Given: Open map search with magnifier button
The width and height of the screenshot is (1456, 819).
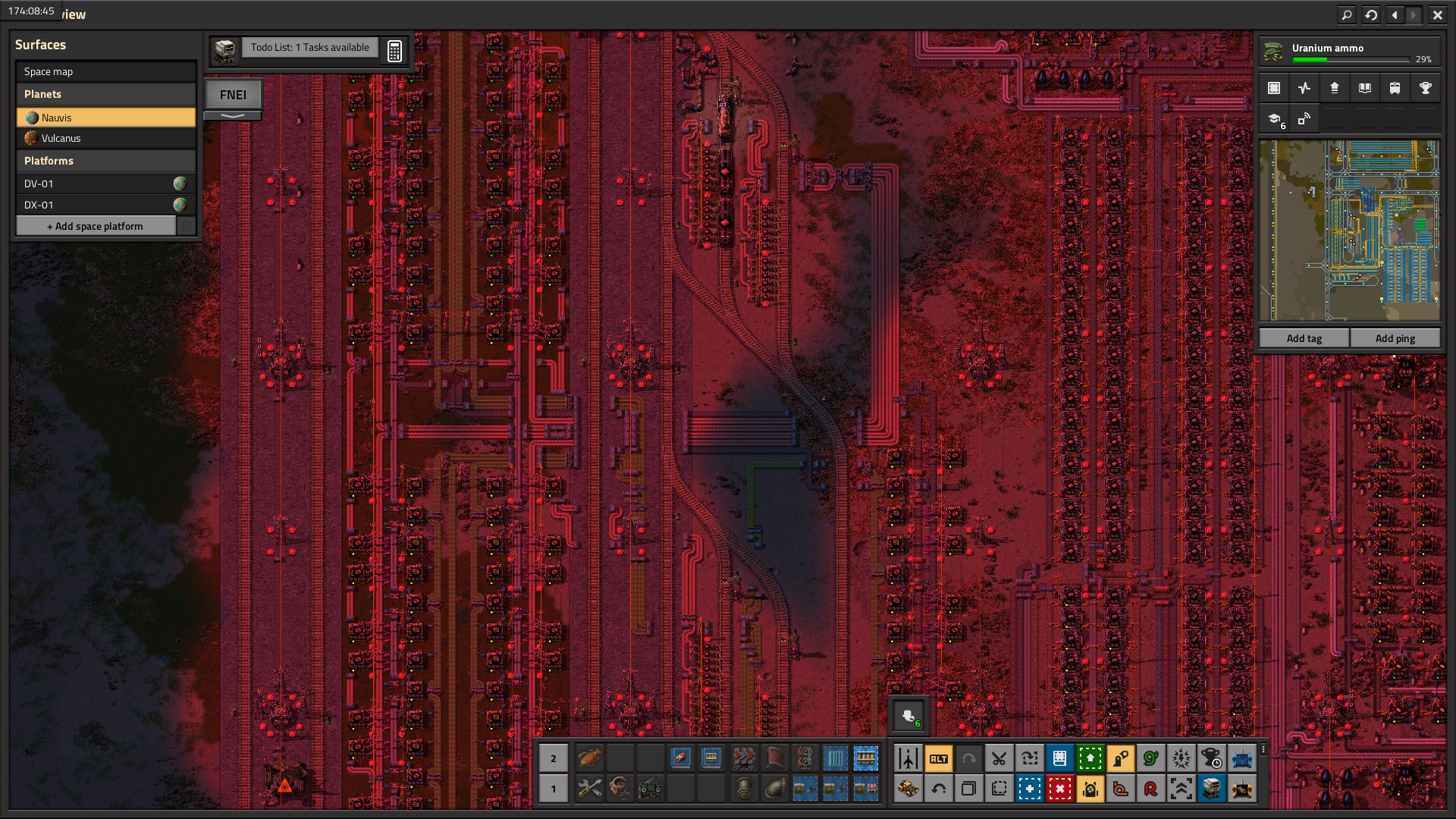Looking at the screenshot, I should [1347, 14].
